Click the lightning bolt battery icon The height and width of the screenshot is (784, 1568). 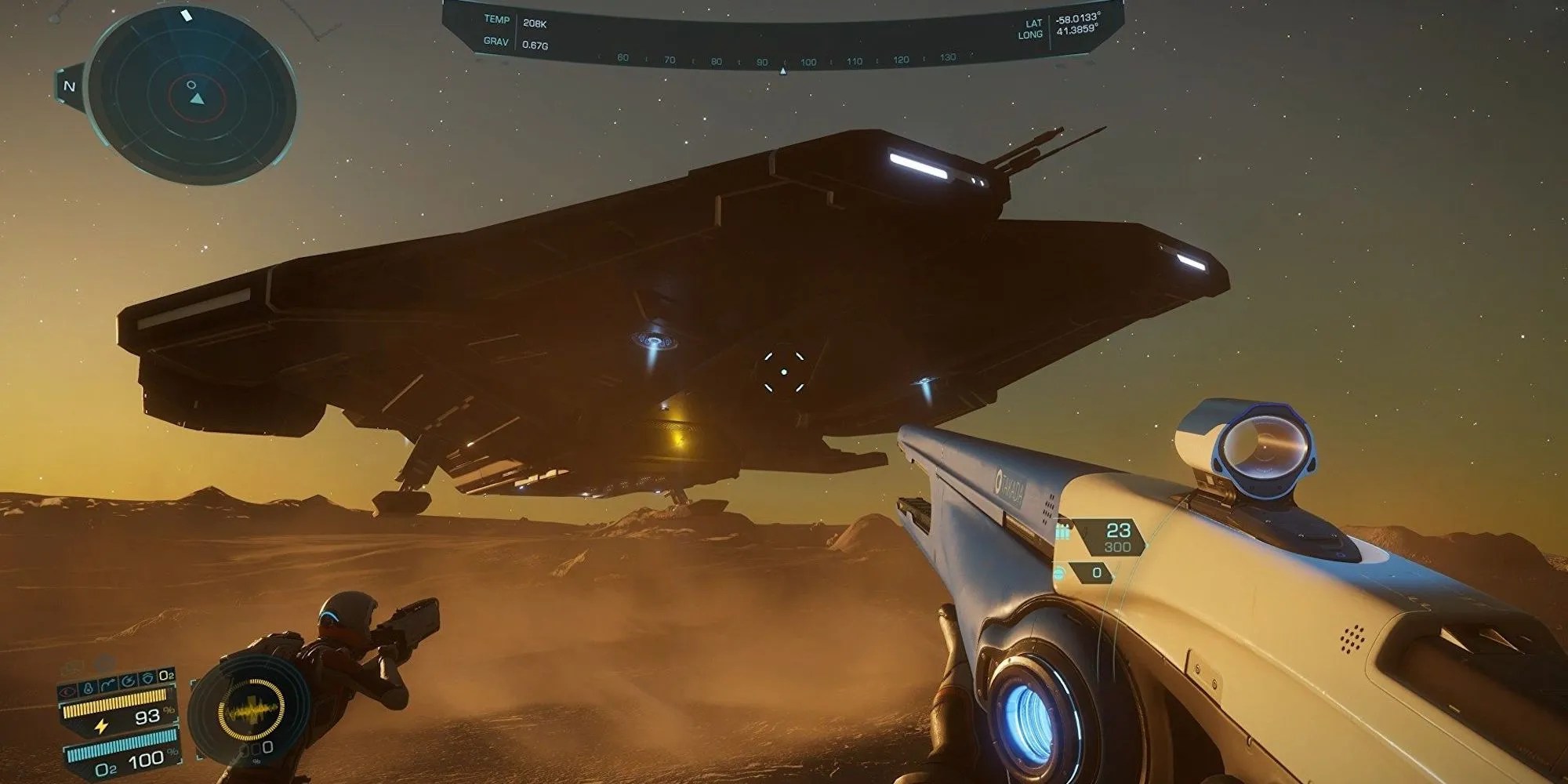(101, 727)
